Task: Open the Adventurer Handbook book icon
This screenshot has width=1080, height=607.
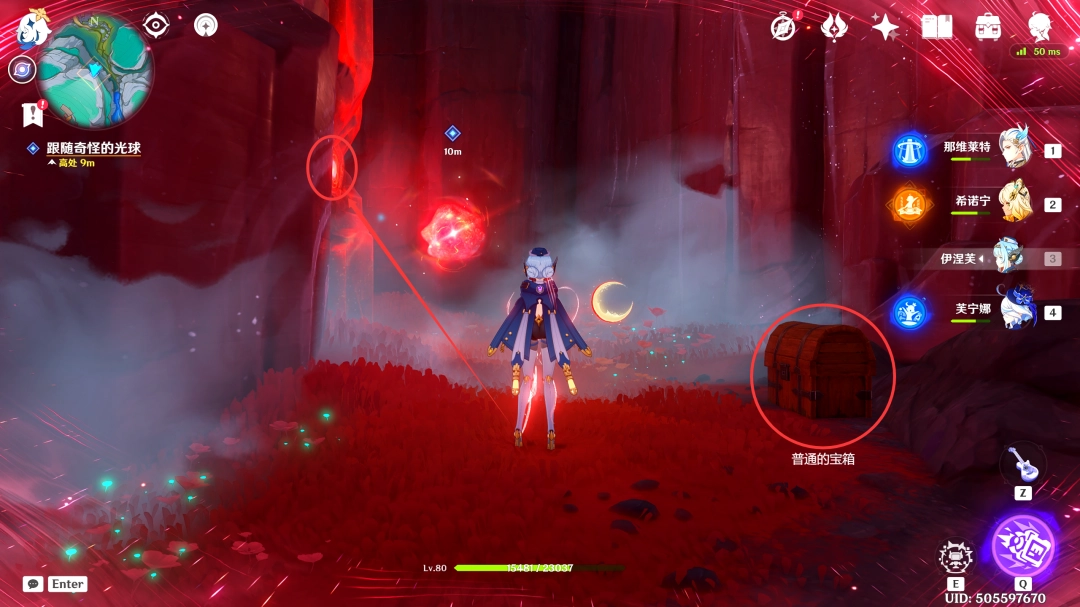Action: tap(937, 27)
